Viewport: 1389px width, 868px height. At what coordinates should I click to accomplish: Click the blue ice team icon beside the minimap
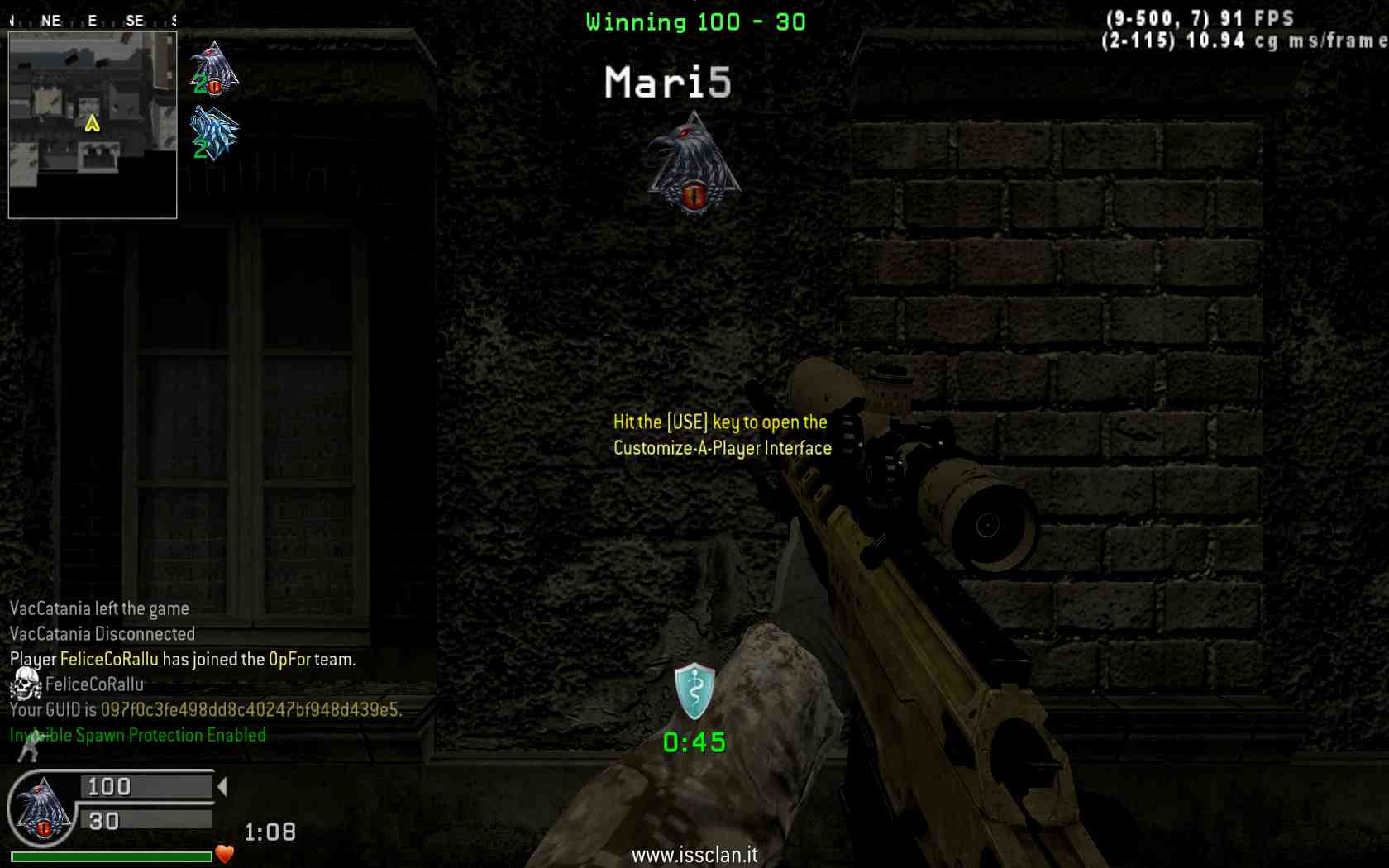(214, 133)
